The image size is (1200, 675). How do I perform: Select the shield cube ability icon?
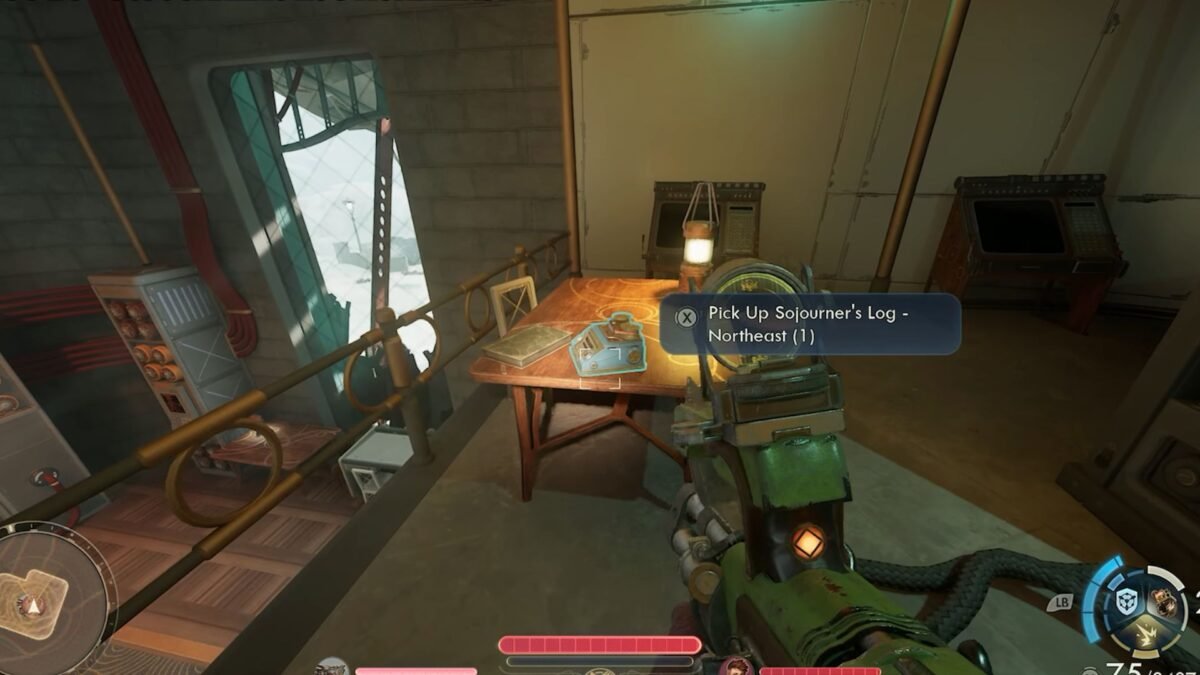(x=1125, y=600)
